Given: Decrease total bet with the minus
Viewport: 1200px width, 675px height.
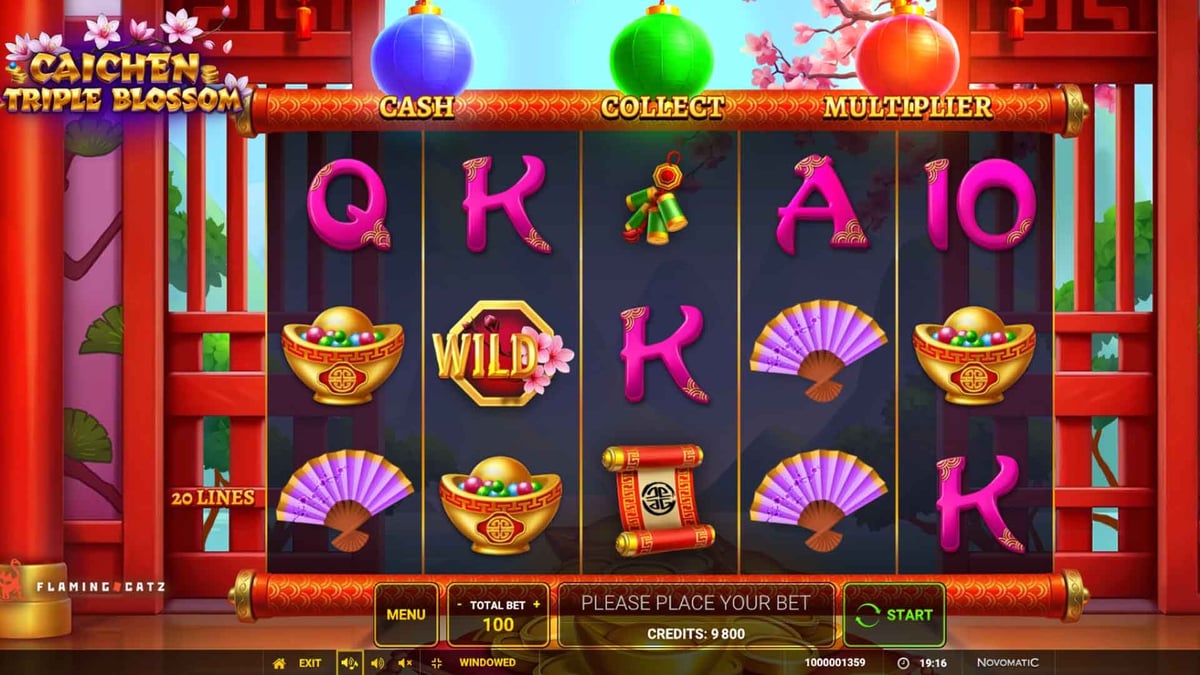Looking at the screenshot, I should click(459, 604).
